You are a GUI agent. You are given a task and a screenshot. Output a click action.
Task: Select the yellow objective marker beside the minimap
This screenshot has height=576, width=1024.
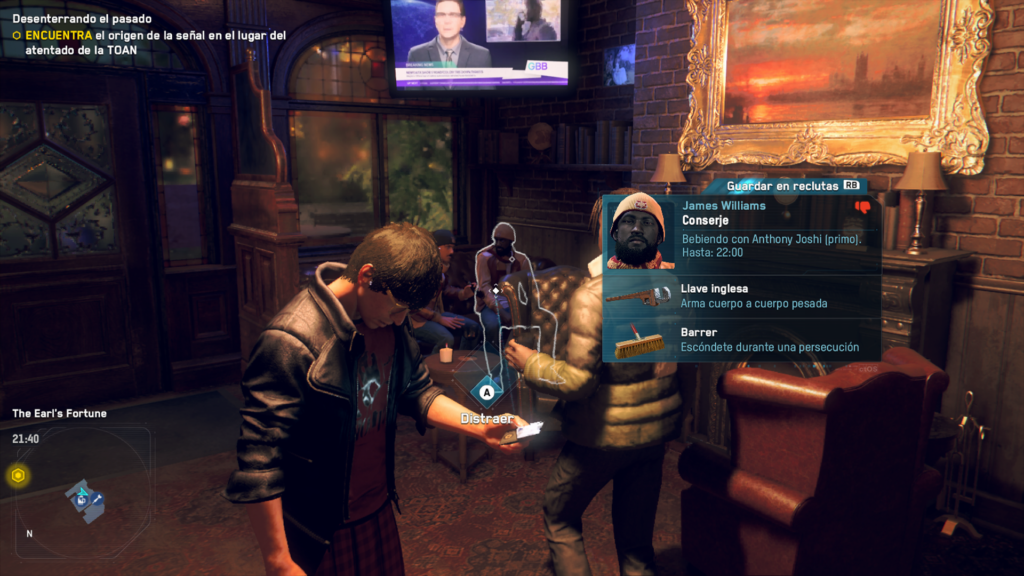pyautogui.click(x=17, y=476)
